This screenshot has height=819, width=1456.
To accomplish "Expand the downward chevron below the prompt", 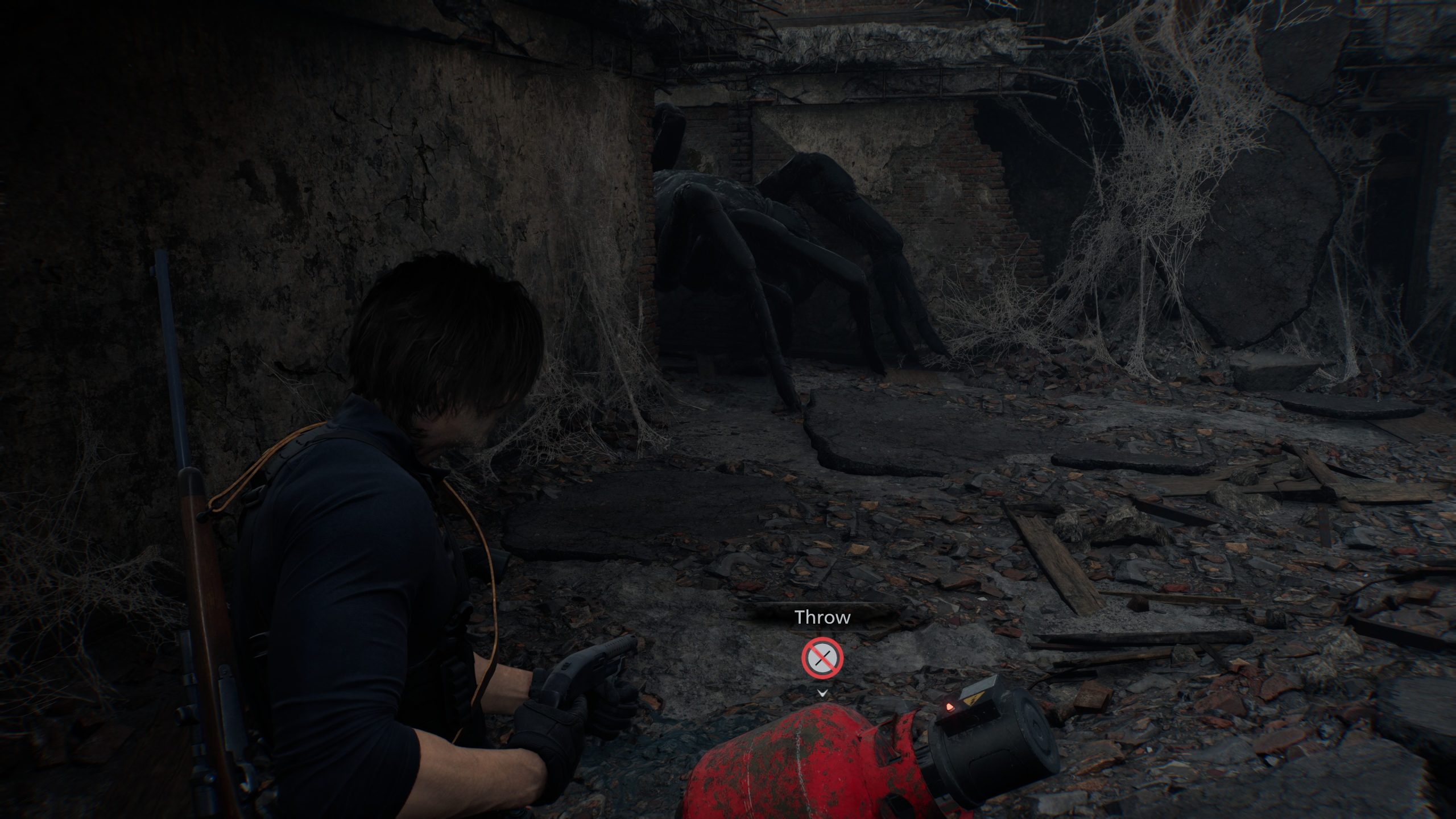I will pyautogui.click(x=822, y=693).
